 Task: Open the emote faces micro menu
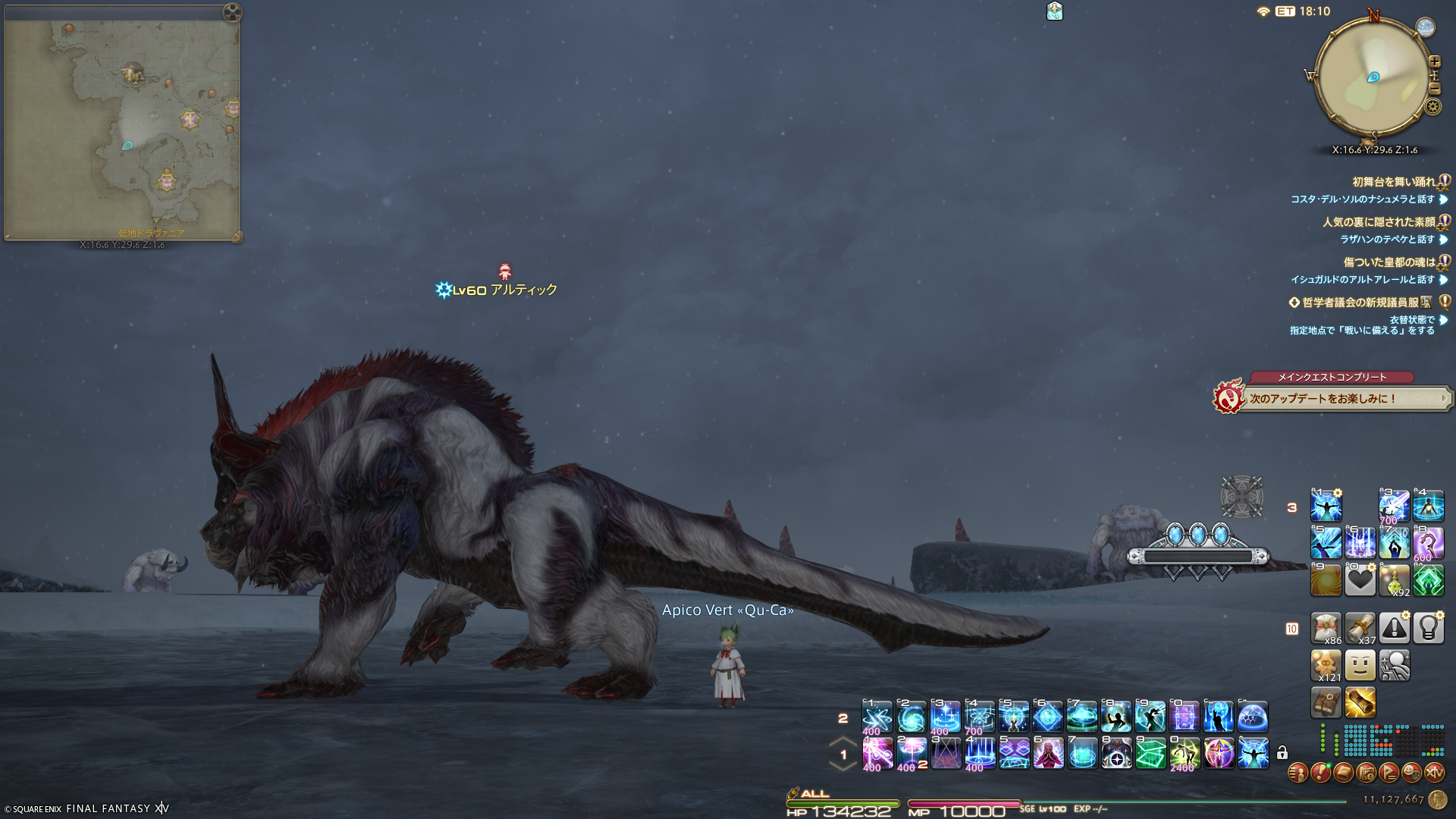click(x=1411, y=773)
